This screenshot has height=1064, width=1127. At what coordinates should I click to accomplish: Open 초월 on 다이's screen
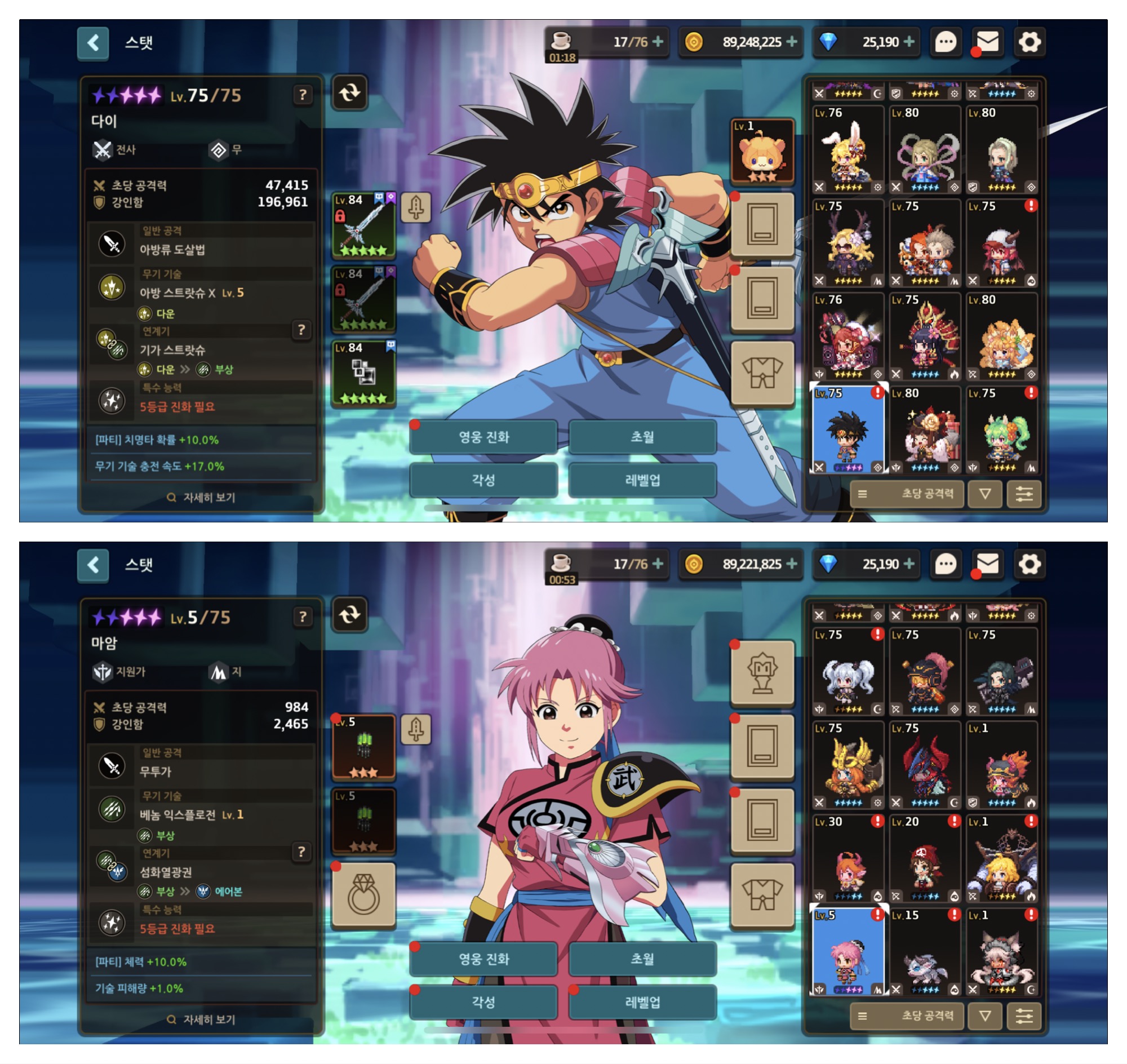point(642,437)
